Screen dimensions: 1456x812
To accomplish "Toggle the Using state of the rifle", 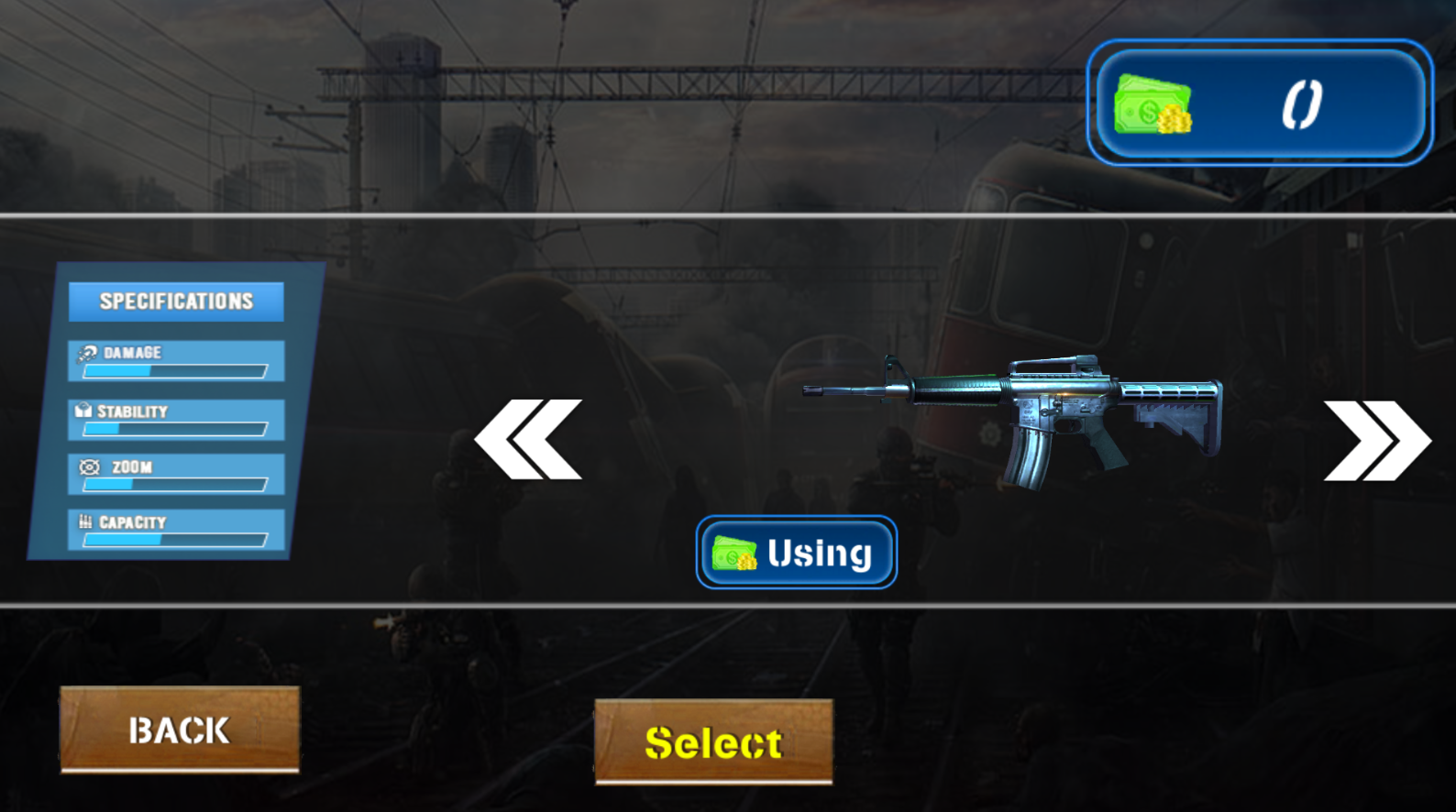I will click(x=796, y=552).
